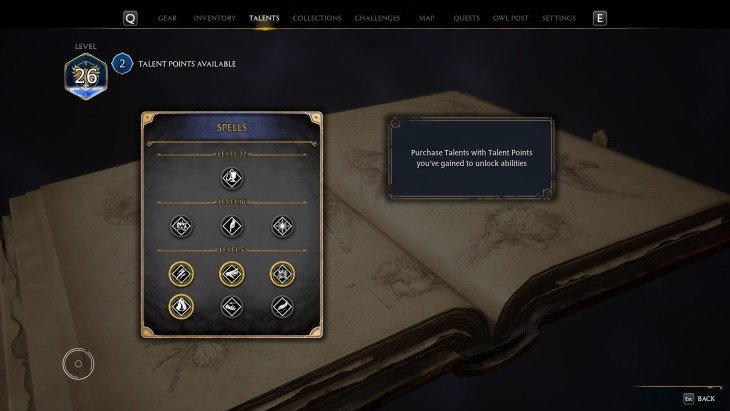This screenshot has width=730, height=411.
Task: Choose the feather-shaped Level 16 talent
Action: tap(232, 226)
